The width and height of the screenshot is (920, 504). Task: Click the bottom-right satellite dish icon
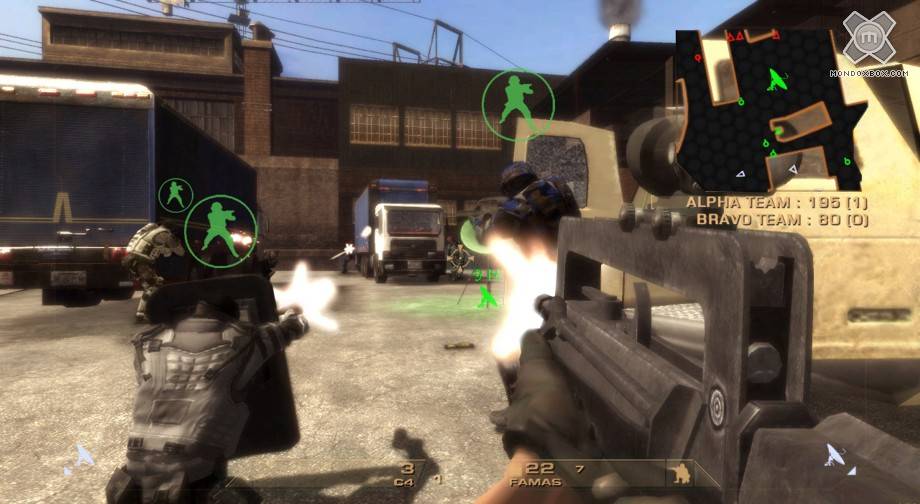point(836,458)
